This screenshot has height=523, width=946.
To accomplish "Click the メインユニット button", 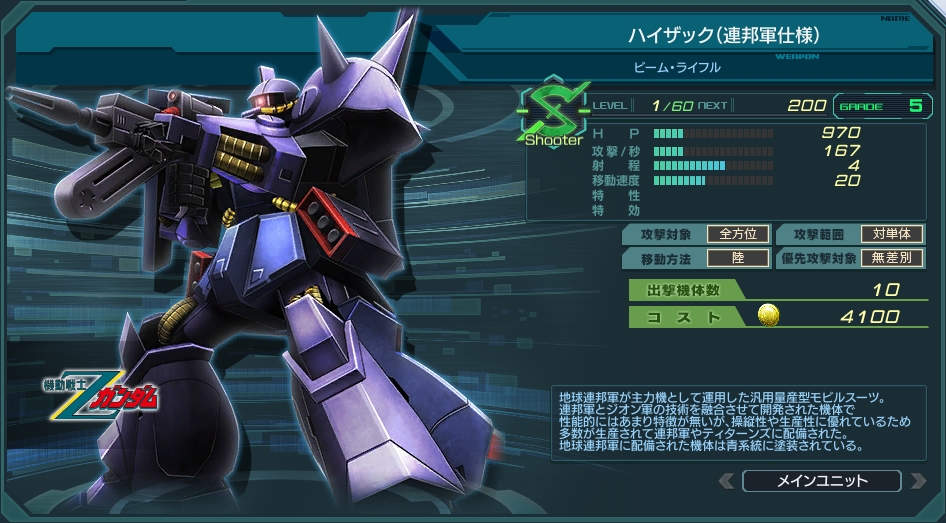I will coord(822,481).
